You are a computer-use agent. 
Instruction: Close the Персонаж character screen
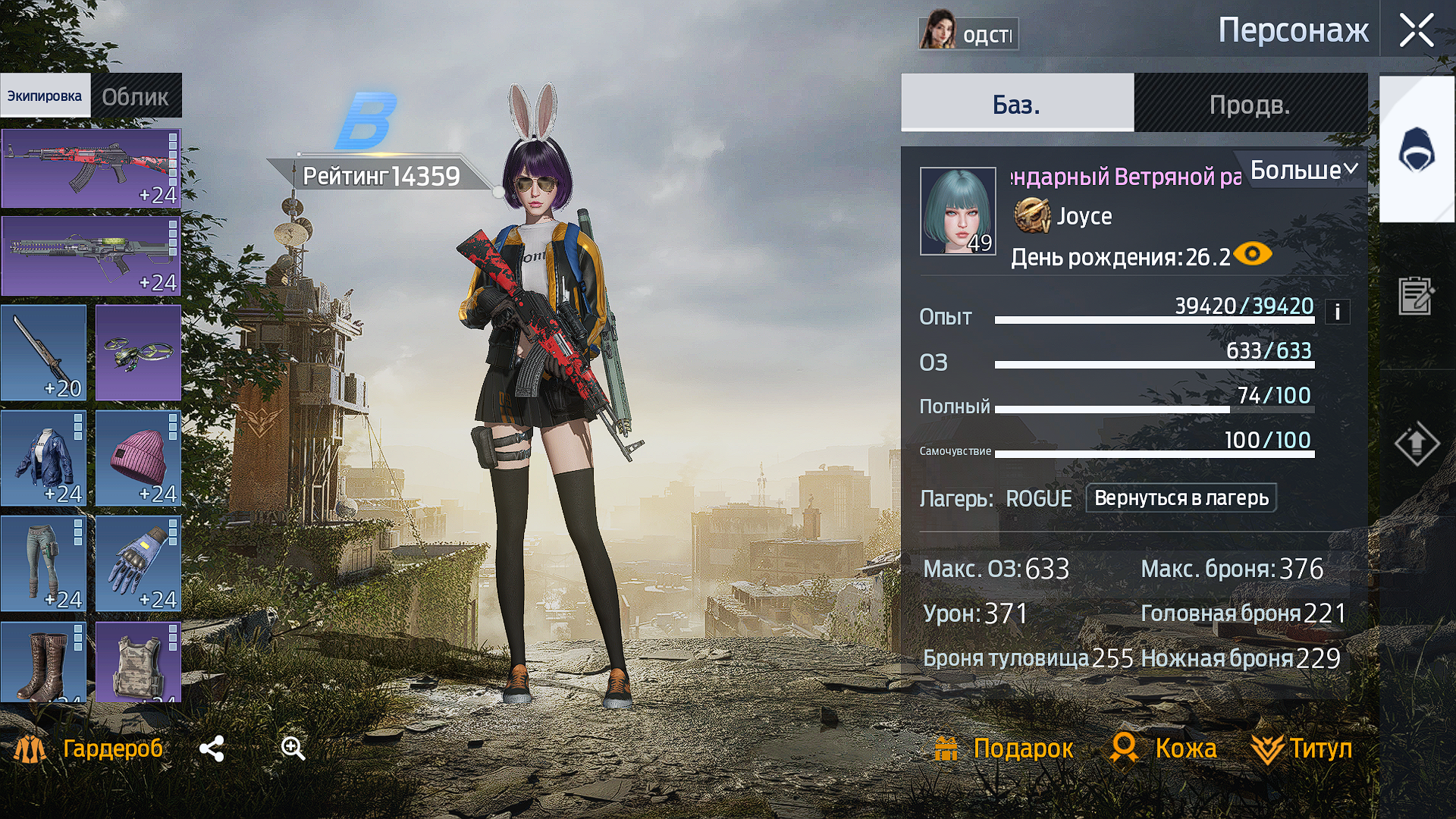point(1416,32)
